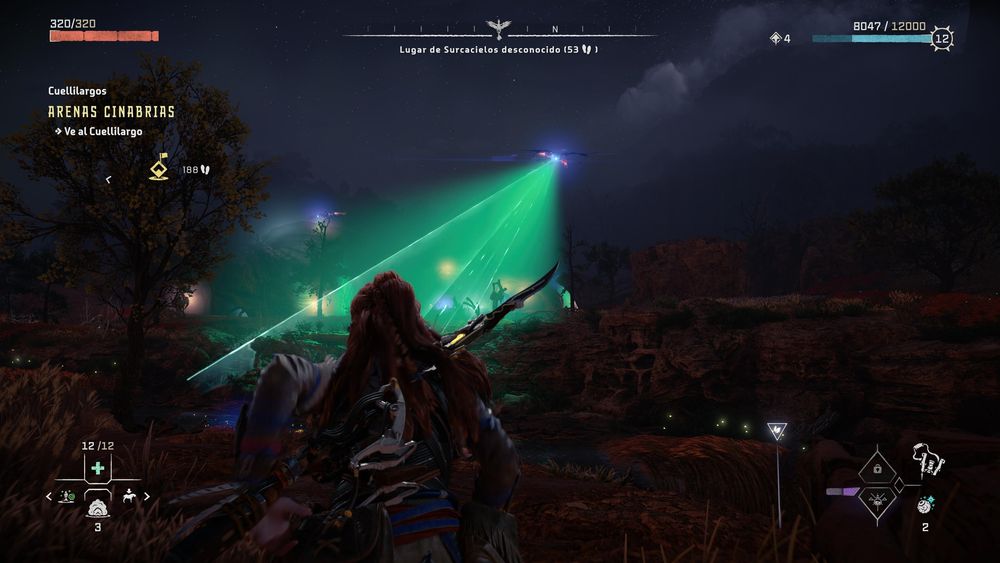The width and height of the screenshot is (1000, 563).
Task: Select the elemental bomb ammo icon
Action: coord(925,505)
